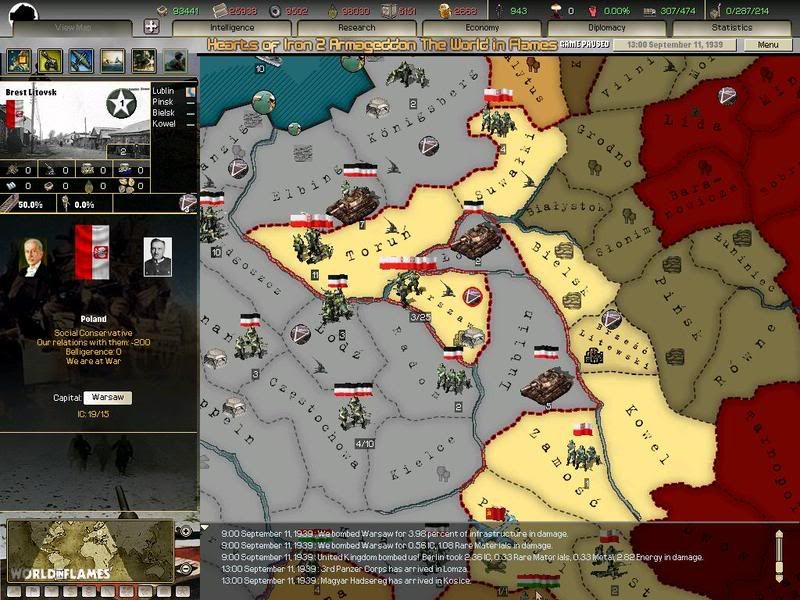
Task: Collapse the message log with the arrow
Action: pos(205,528)
